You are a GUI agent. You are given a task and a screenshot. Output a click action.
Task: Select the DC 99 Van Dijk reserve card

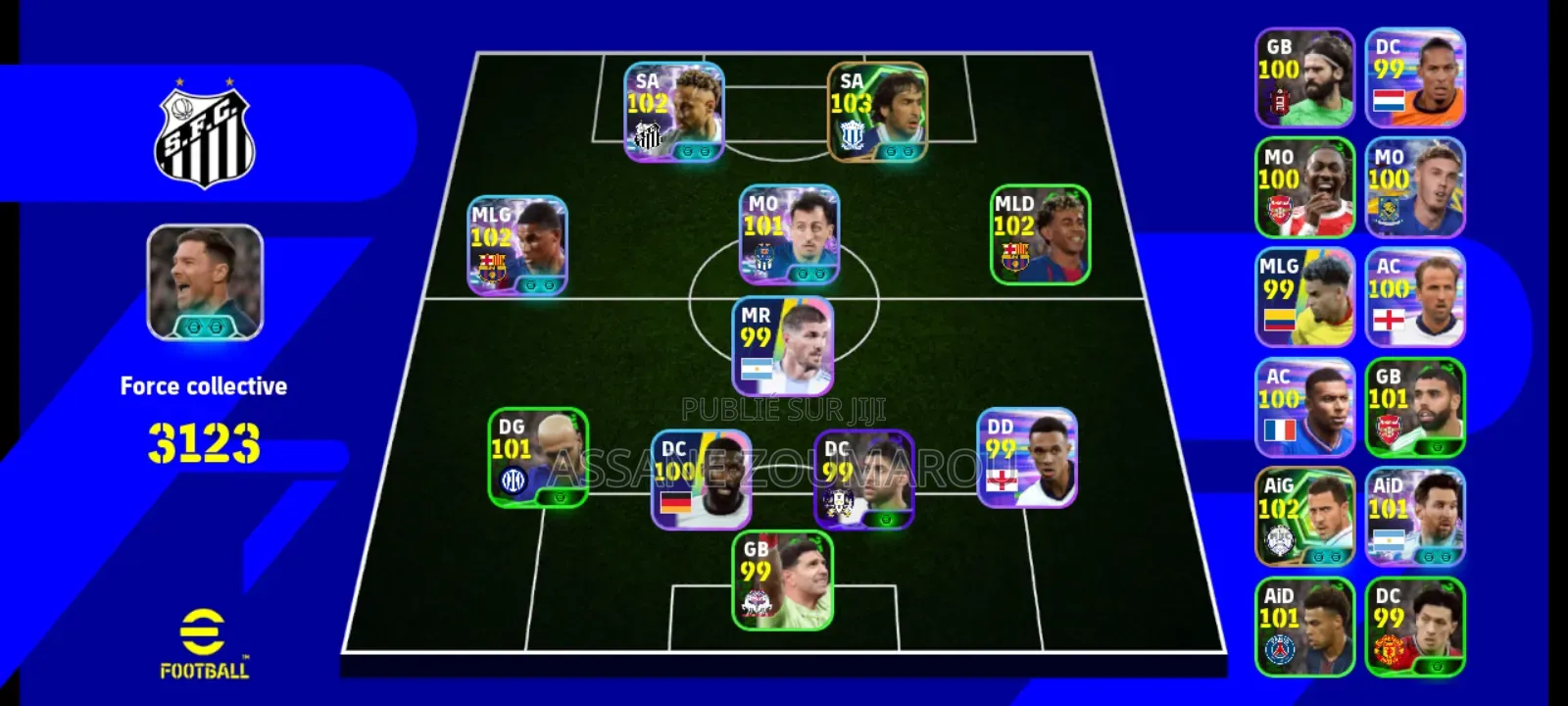point(1416,76)
